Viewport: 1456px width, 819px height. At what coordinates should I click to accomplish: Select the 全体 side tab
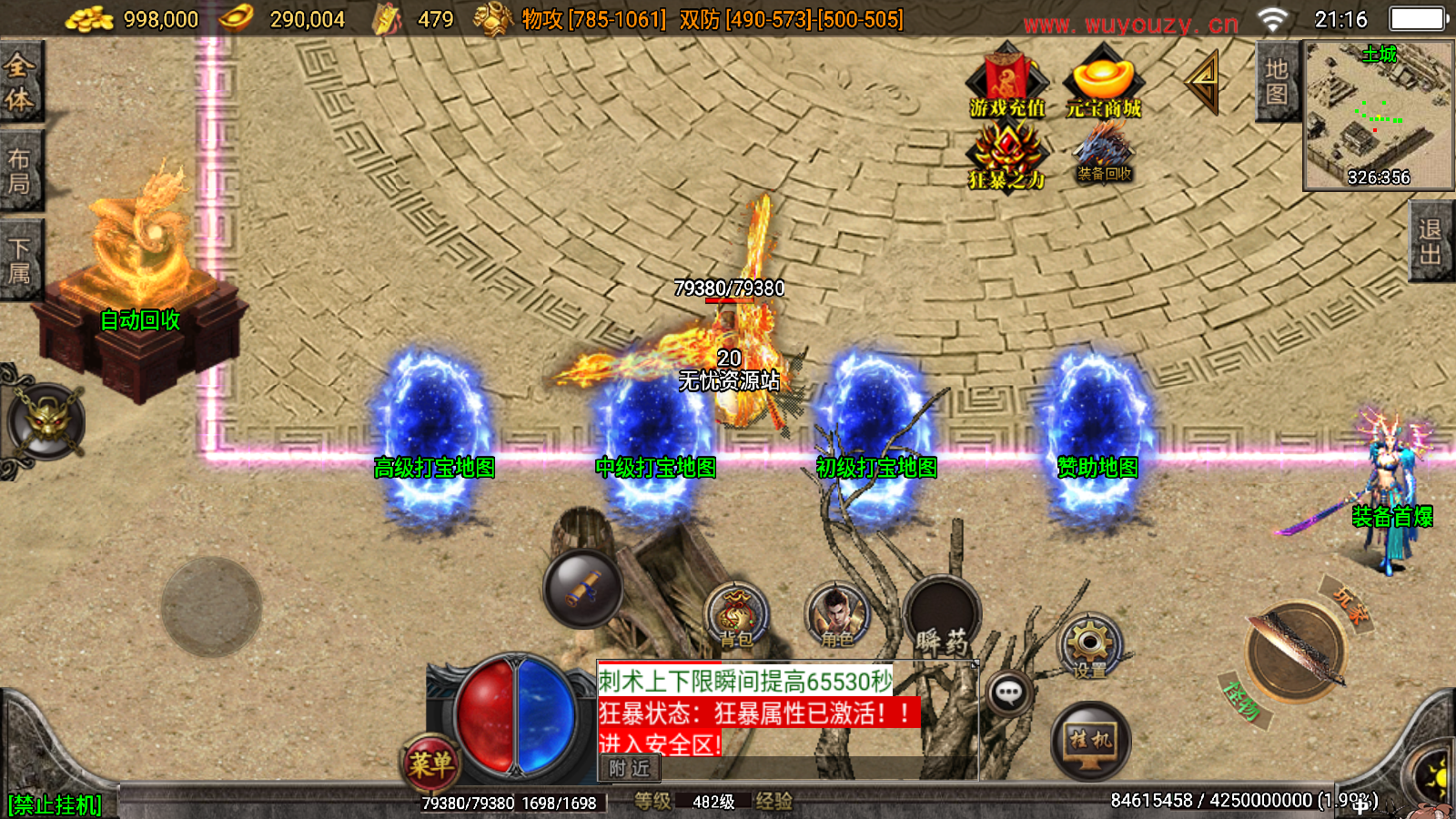[20, 82]
